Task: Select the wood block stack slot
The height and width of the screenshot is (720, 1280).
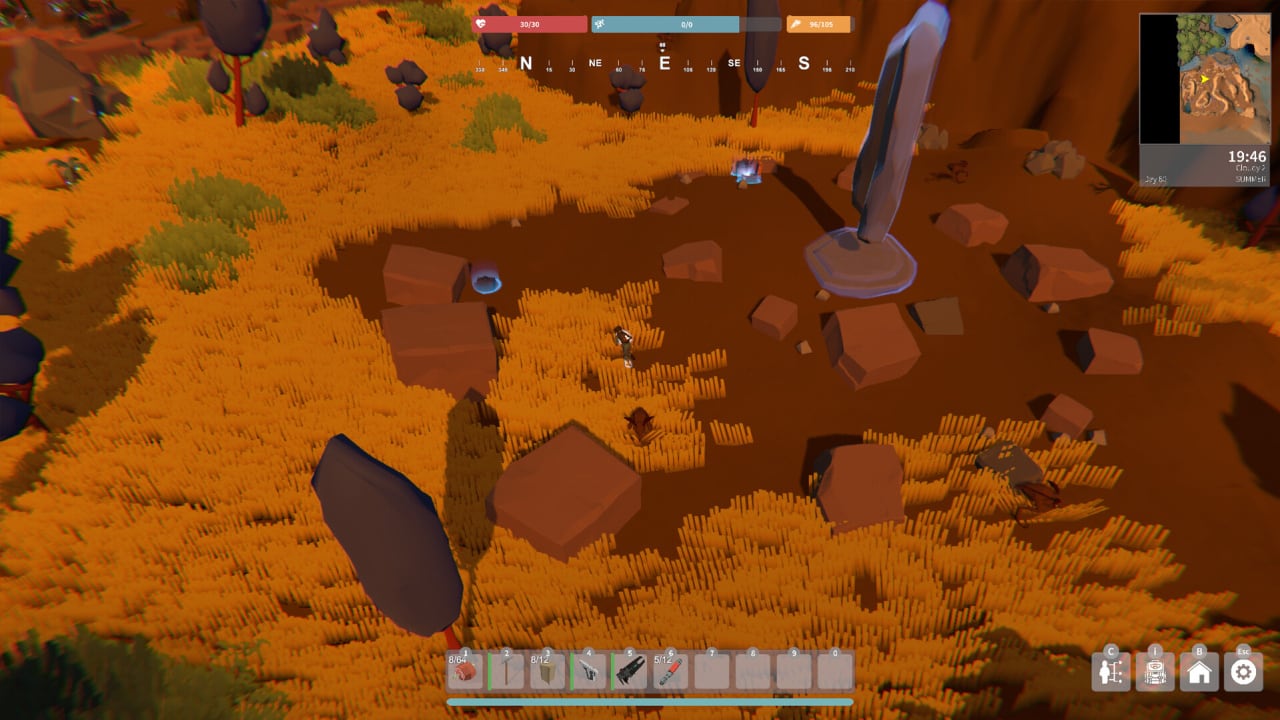Action: click(548, 671)
